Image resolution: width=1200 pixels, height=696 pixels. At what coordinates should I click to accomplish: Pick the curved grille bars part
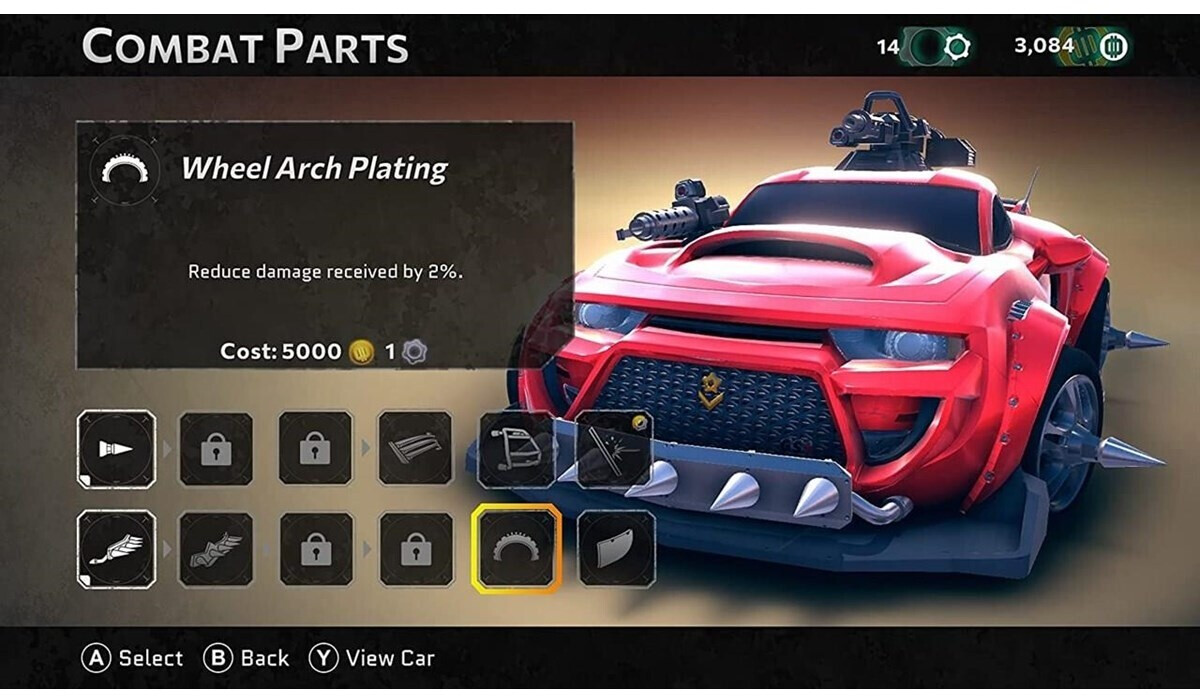pyautogui.click(x=415, y=449)
